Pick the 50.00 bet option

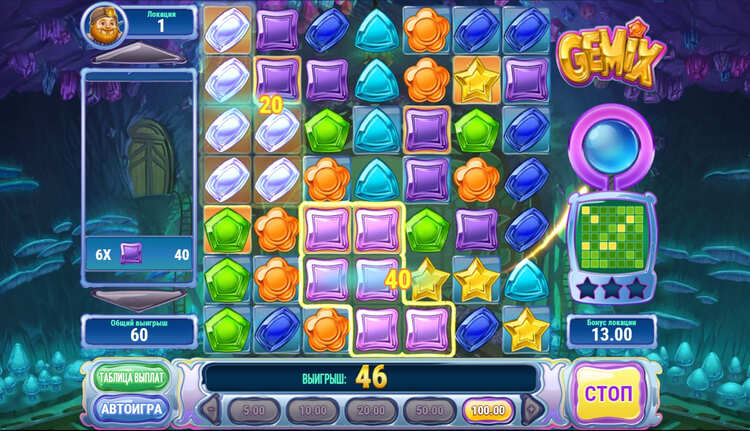coord(428,410)
